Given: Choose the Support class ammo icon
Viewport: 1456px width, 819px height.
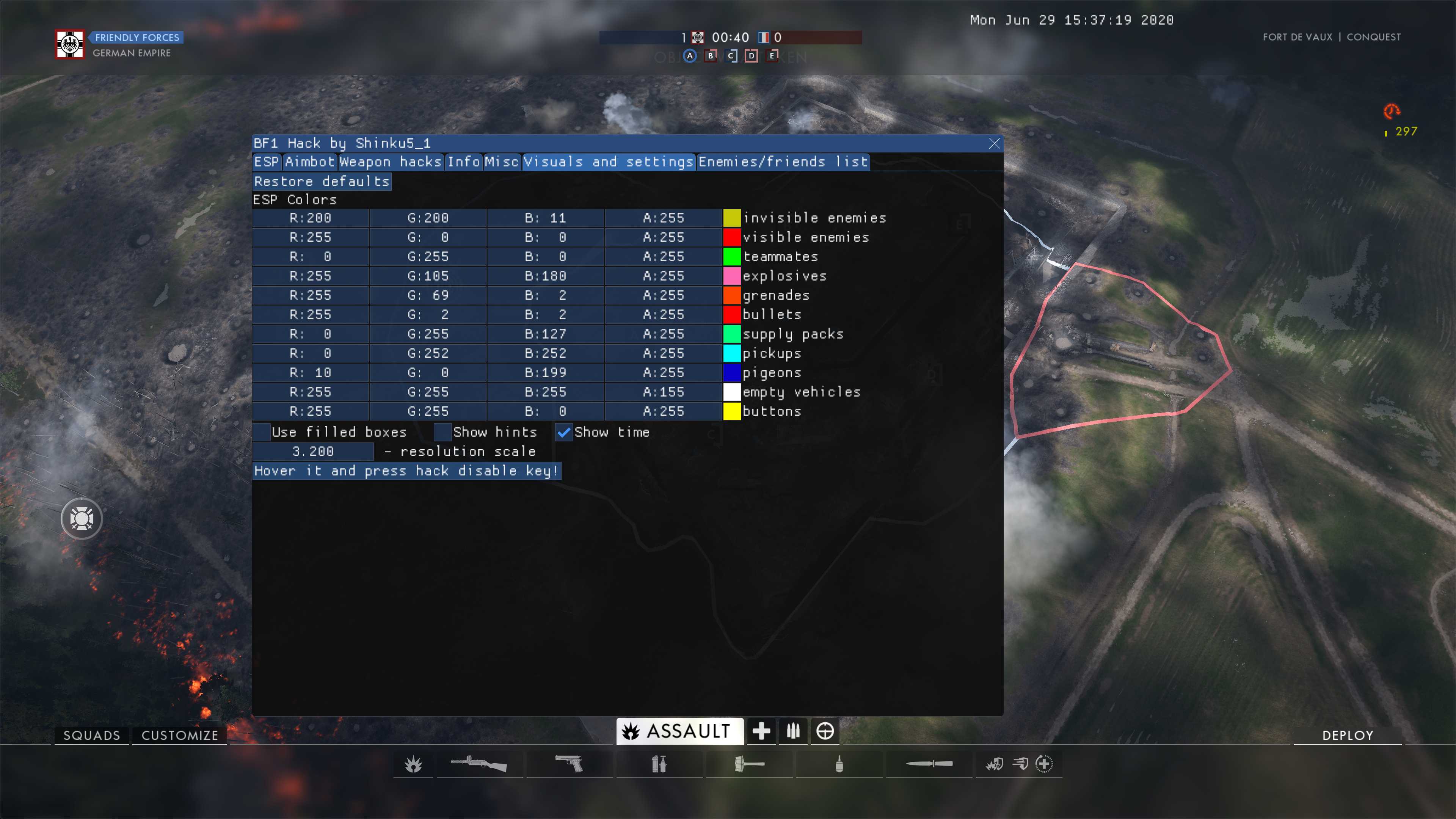Looking at the screenshot, I should [793, 731].
